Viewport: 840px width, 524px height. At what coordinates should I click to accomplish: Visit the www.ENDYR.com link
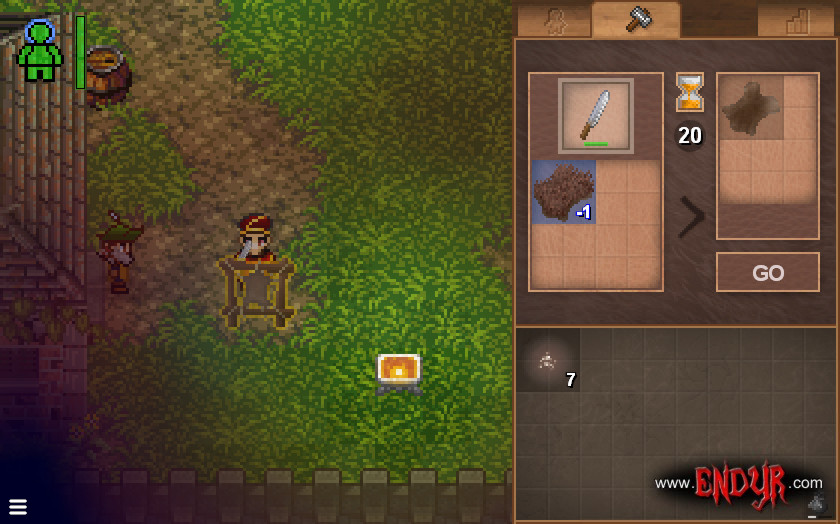click(738, 483)
